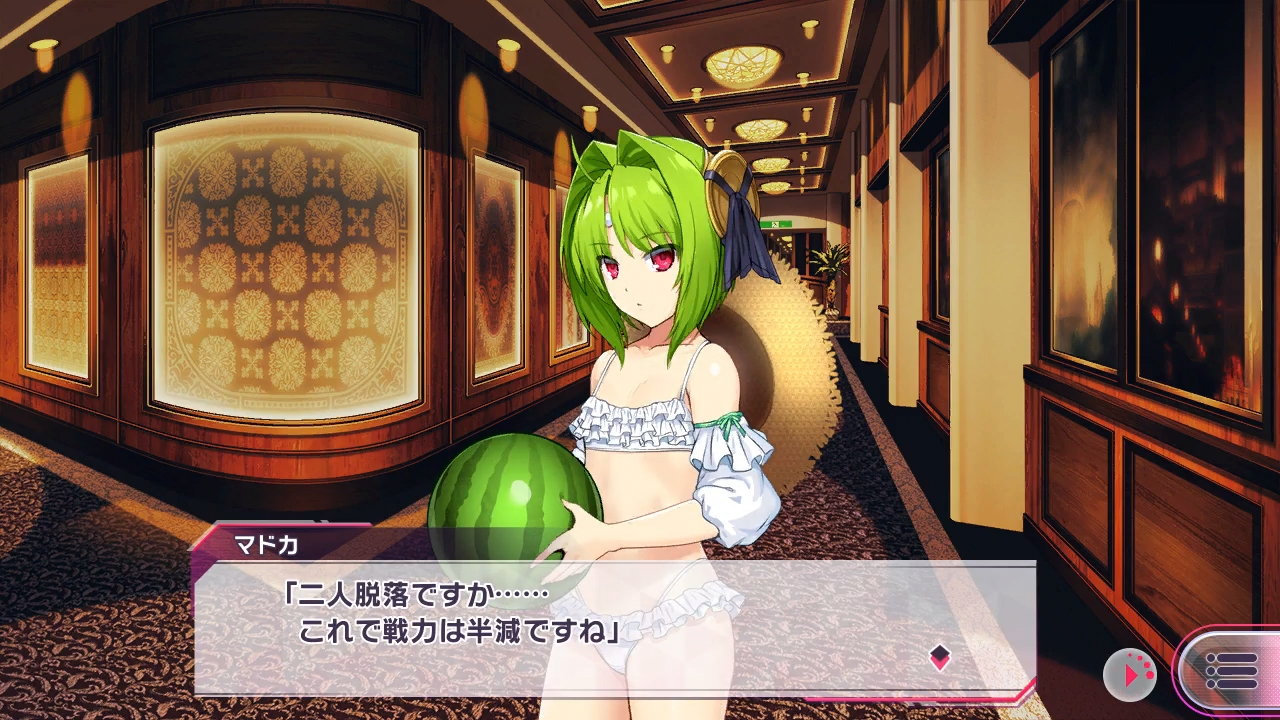This screenshot has height=720, width=1280.
Task: Toggle the auto-play round button
Action: pyautogui.click(x=1129, y=675)
